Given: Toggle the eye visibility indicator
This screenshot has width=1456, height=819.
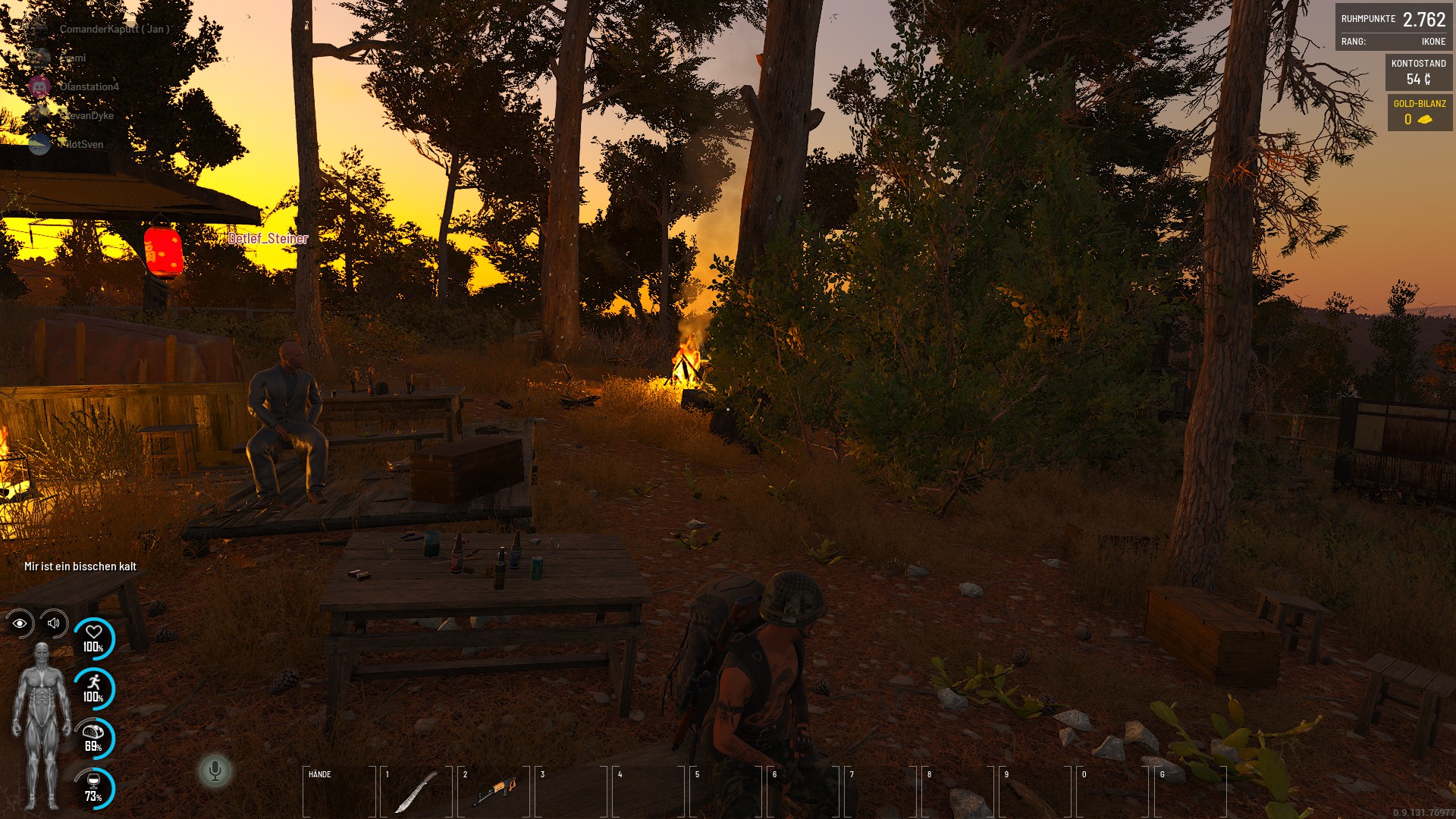Looking at the screenshot, I should [20, 623].
